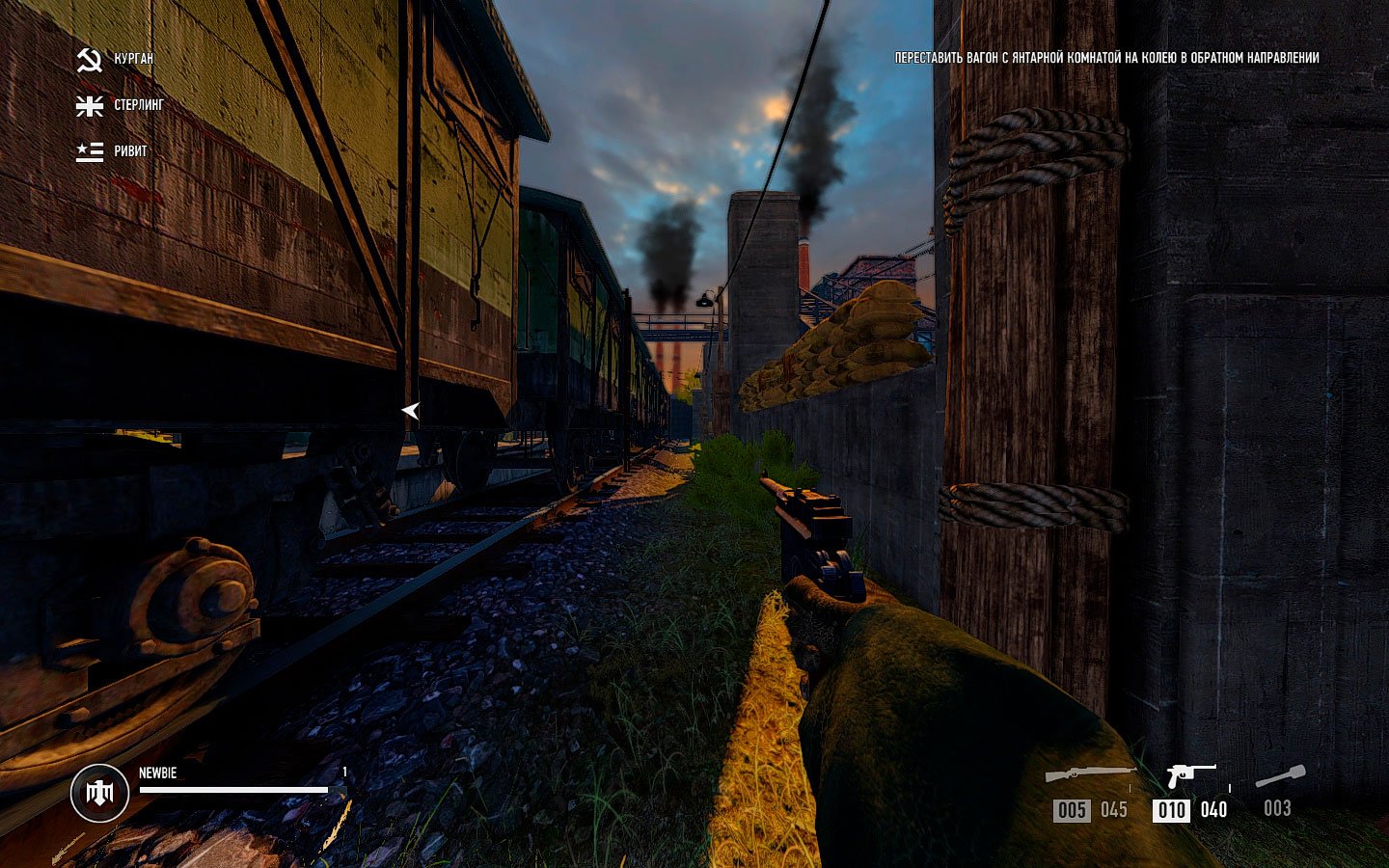Click the mission objective text about the Amber Room wagon
Image resolution: width=1389 pixels, height=868 pixels.
click(x=1106, y=58)
